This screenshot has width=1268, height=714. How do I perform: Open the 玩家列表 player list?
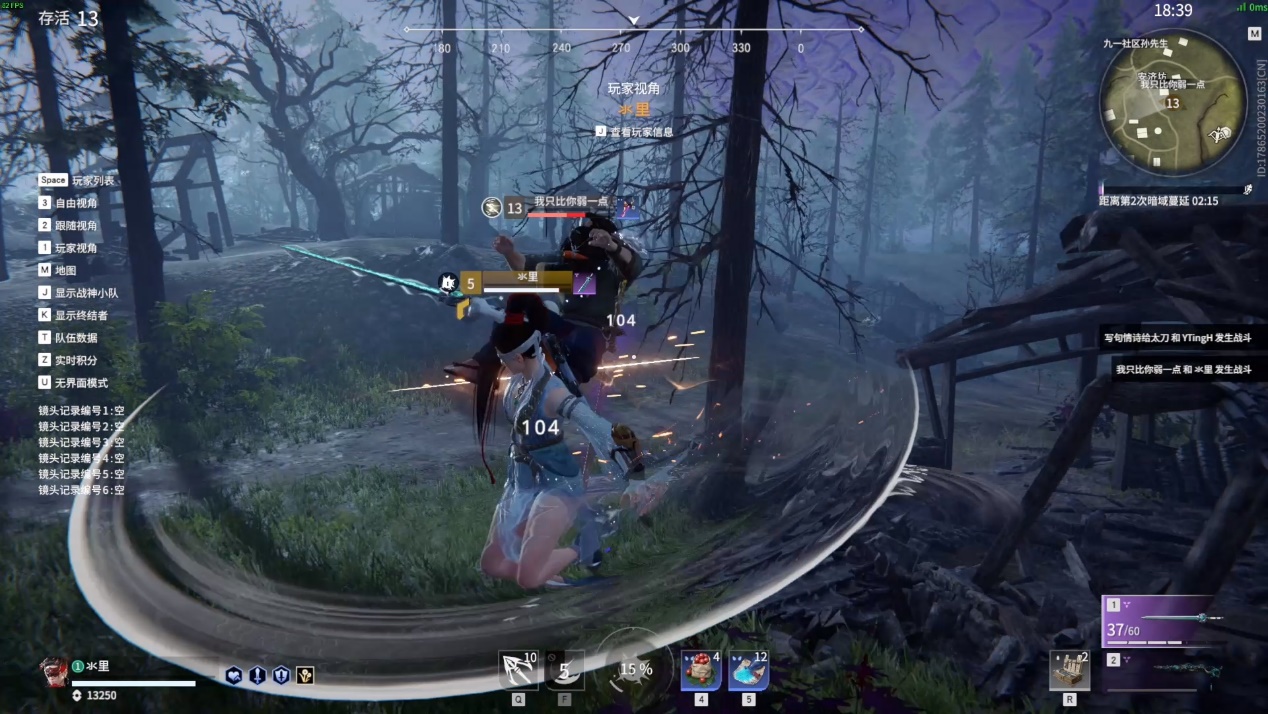92,181
